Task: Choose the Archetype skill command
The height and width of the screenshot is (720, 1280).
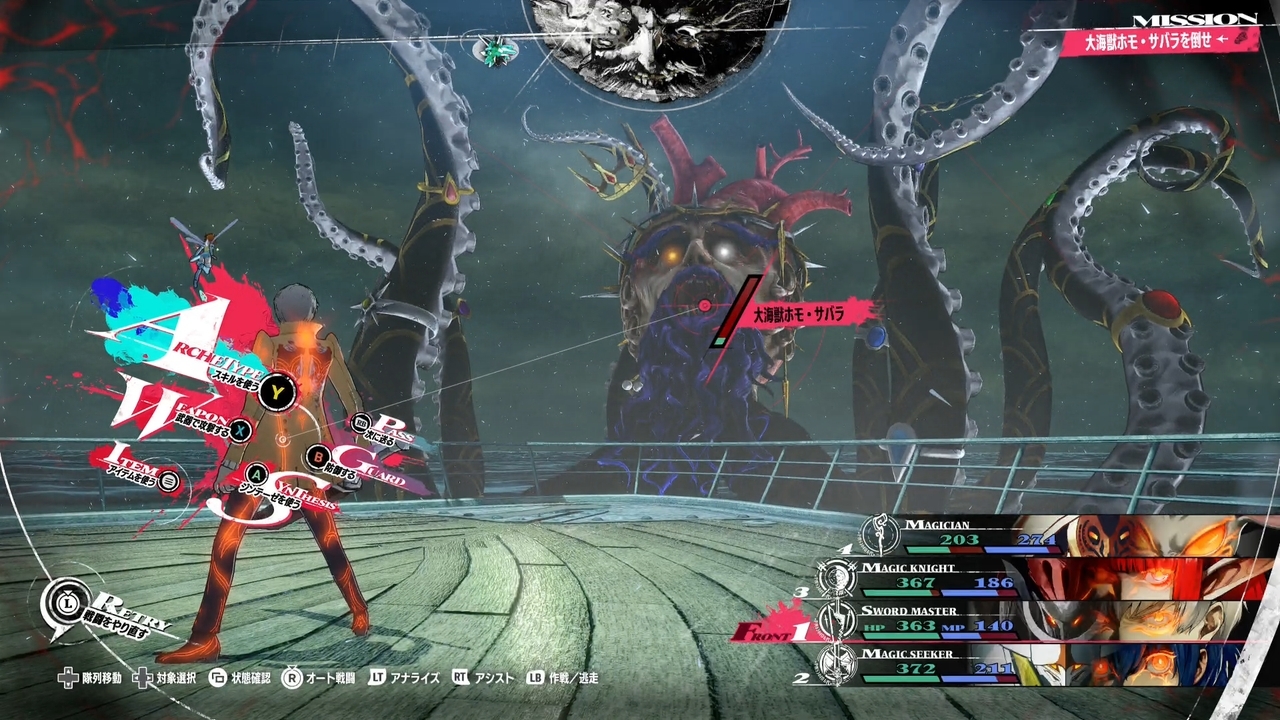Action: pyautogui.click(x=274, y=392)
